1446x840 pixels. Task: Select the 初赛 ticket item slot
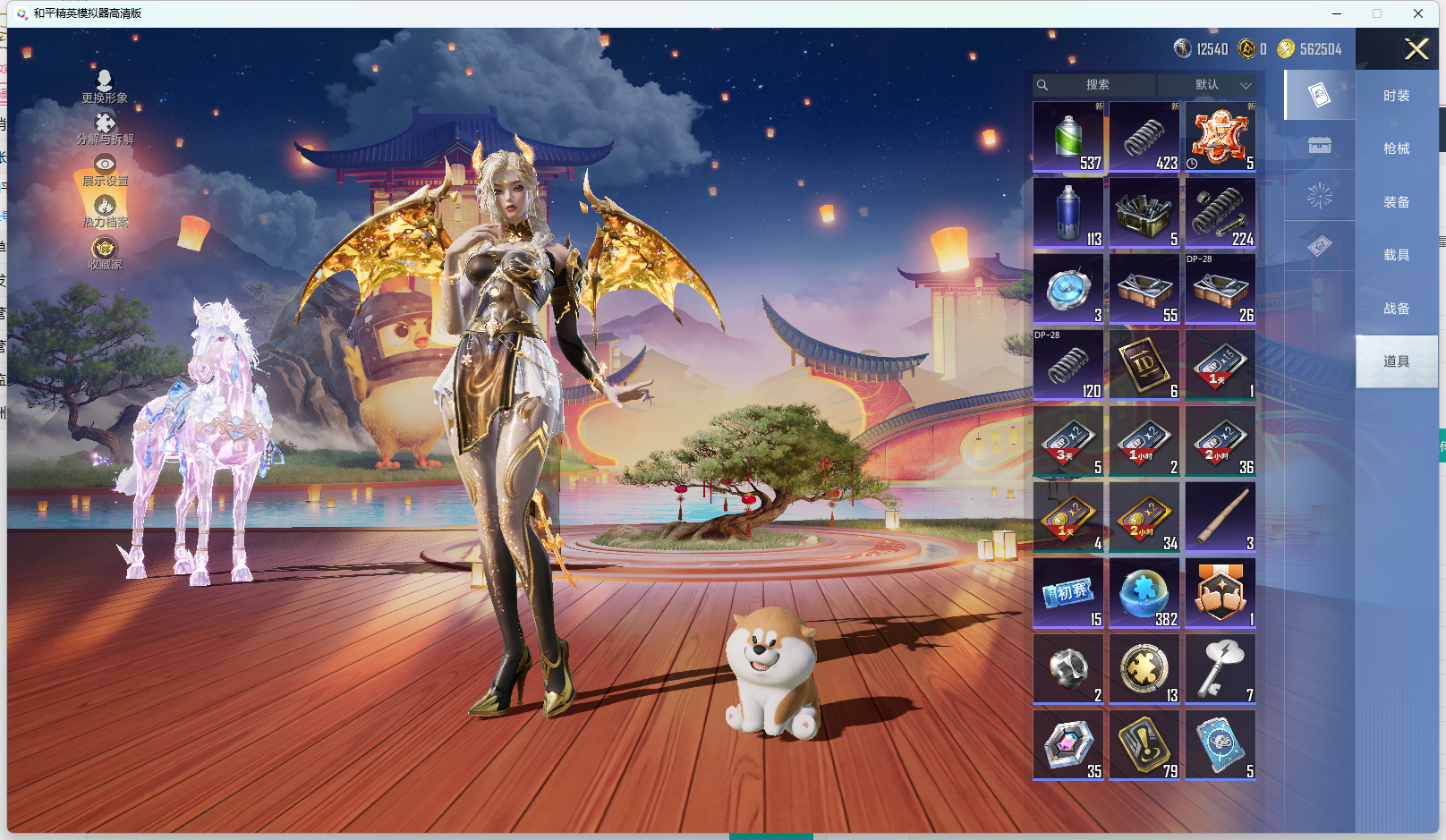click(x=1068, y=593)
